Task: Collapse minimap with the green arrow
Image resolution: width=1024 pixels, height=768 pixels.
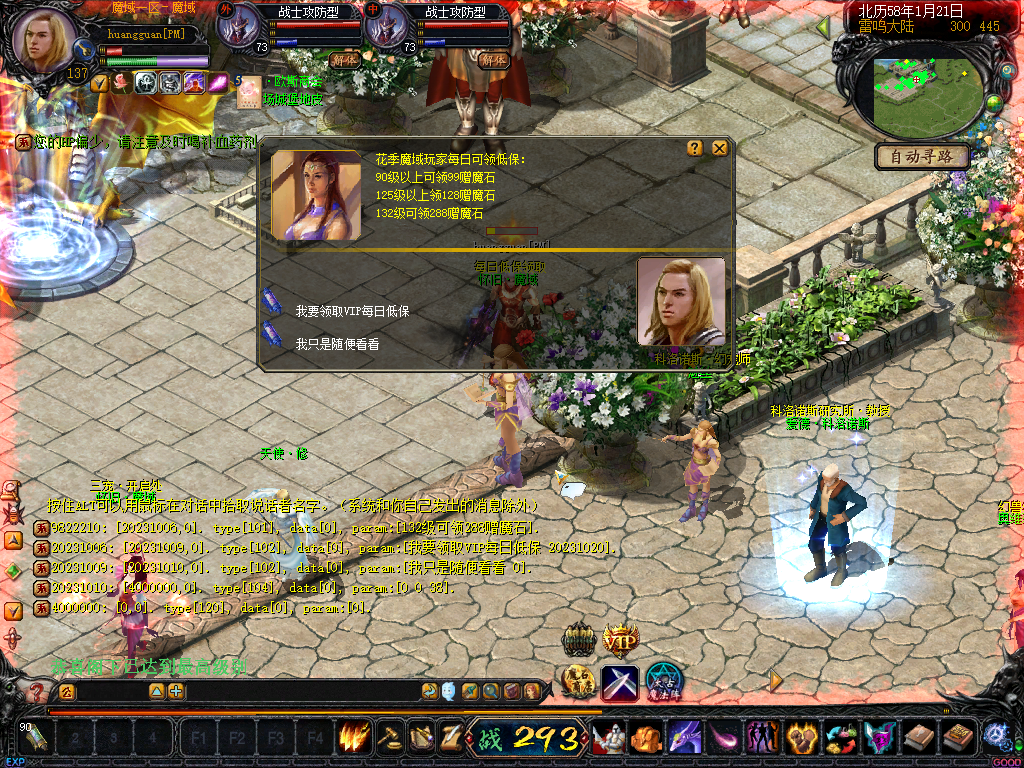Action: (823, 26)
